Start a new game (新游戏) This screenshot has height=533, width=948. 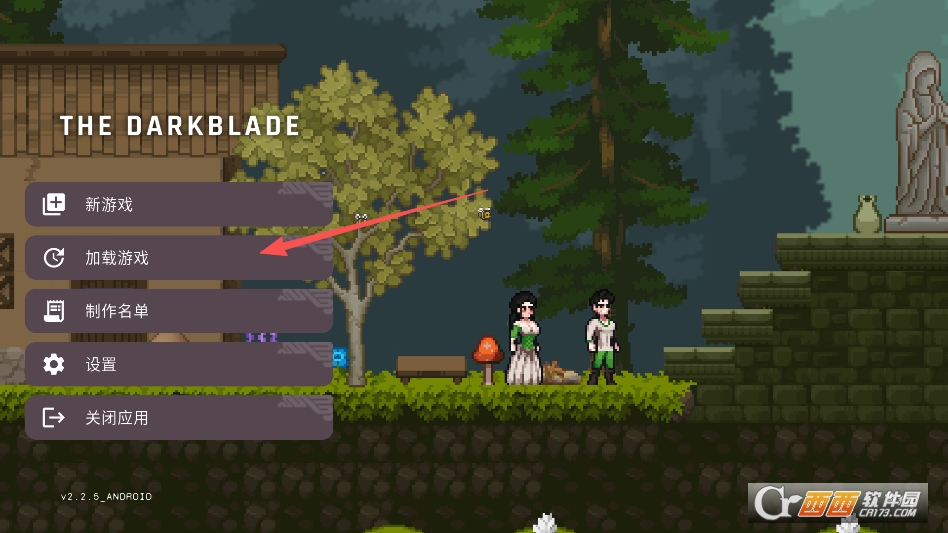click(x=178, y=205)
